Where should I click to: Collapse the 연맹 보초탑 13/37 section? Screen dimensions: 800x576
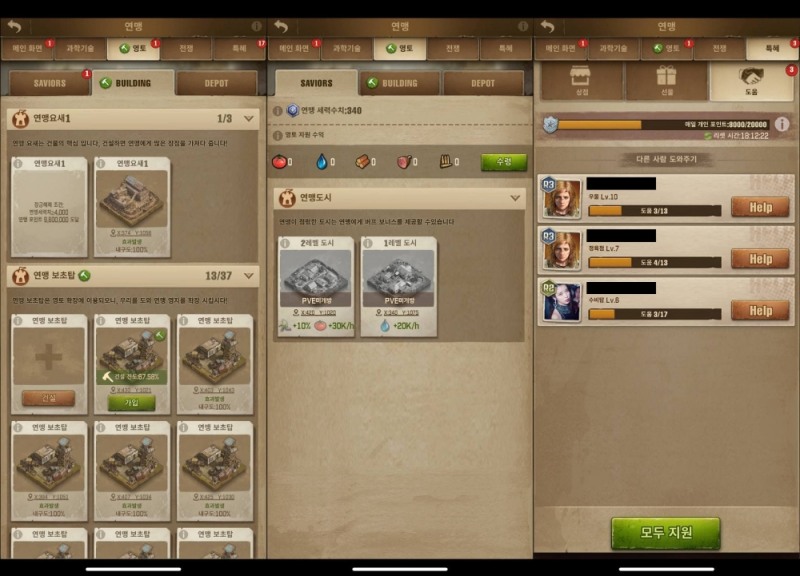pyautogui.click(x=249, y=276)
